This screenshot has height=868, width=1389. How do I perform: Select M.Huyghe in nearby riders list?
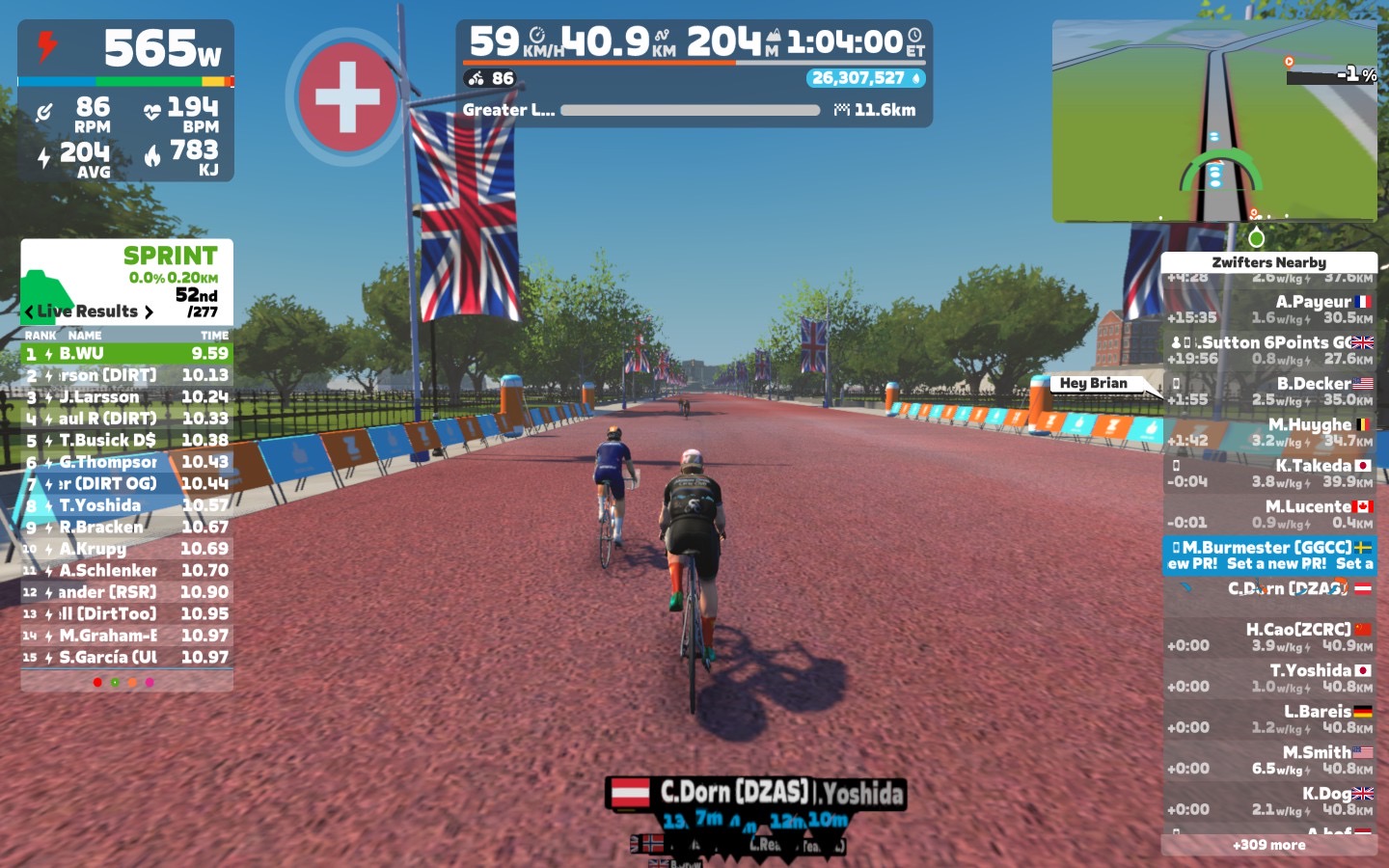1268,432
